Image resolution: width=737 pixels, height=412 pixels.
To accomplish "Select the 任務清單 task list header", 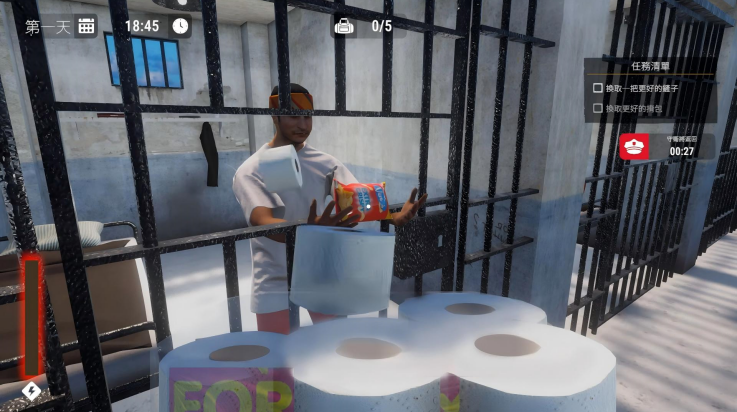I will (651, 66).
